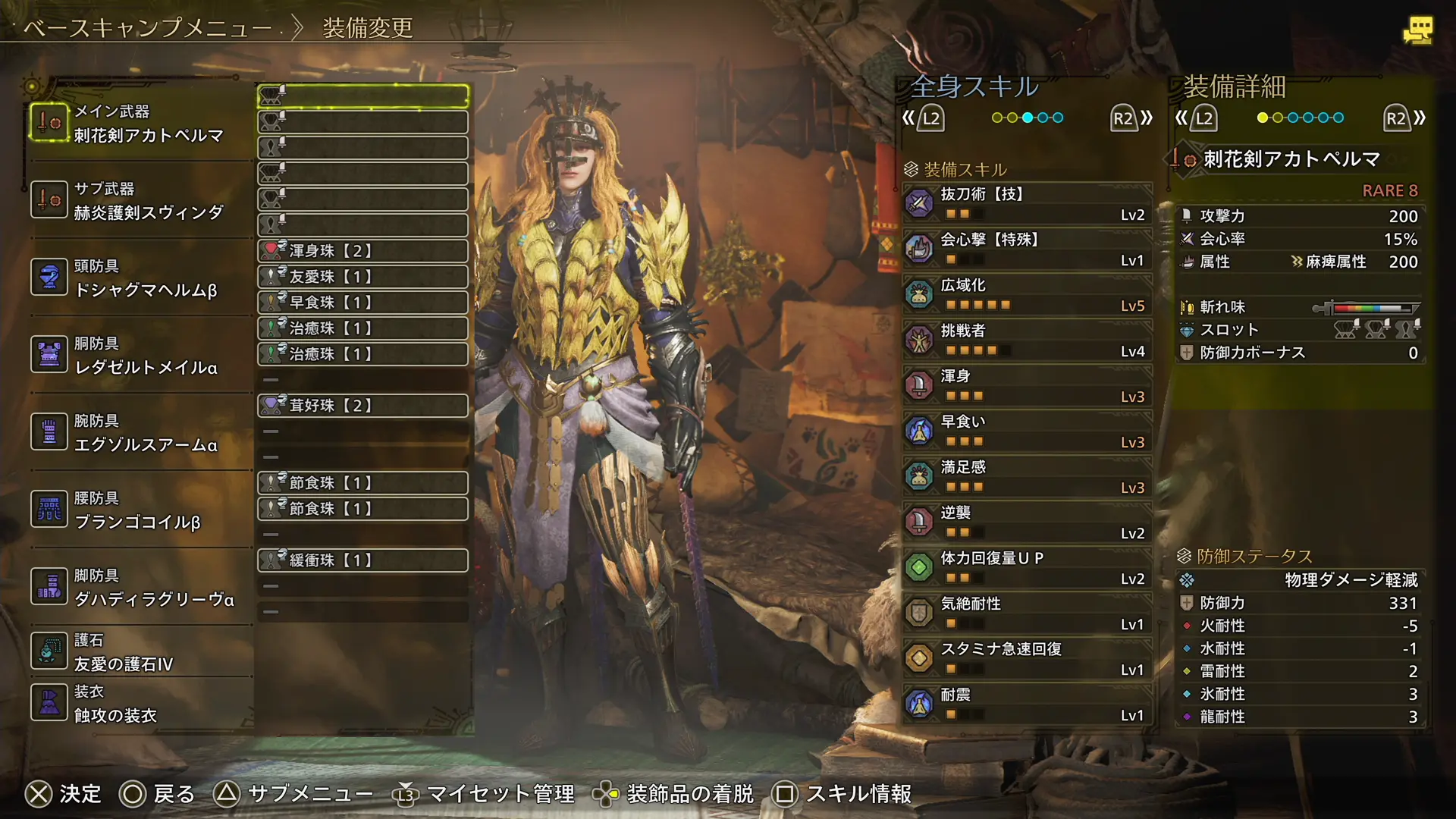Click the 体力回復UP skill row

tap(1028, 567)
